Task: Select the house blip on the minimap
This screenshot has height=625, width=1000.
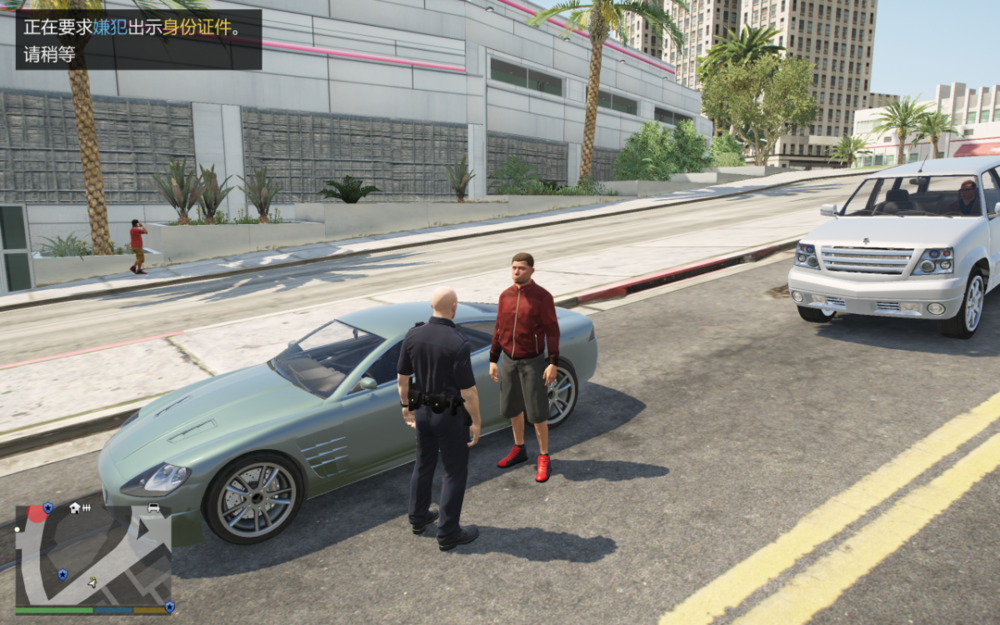Action: (x=74, y=508)
